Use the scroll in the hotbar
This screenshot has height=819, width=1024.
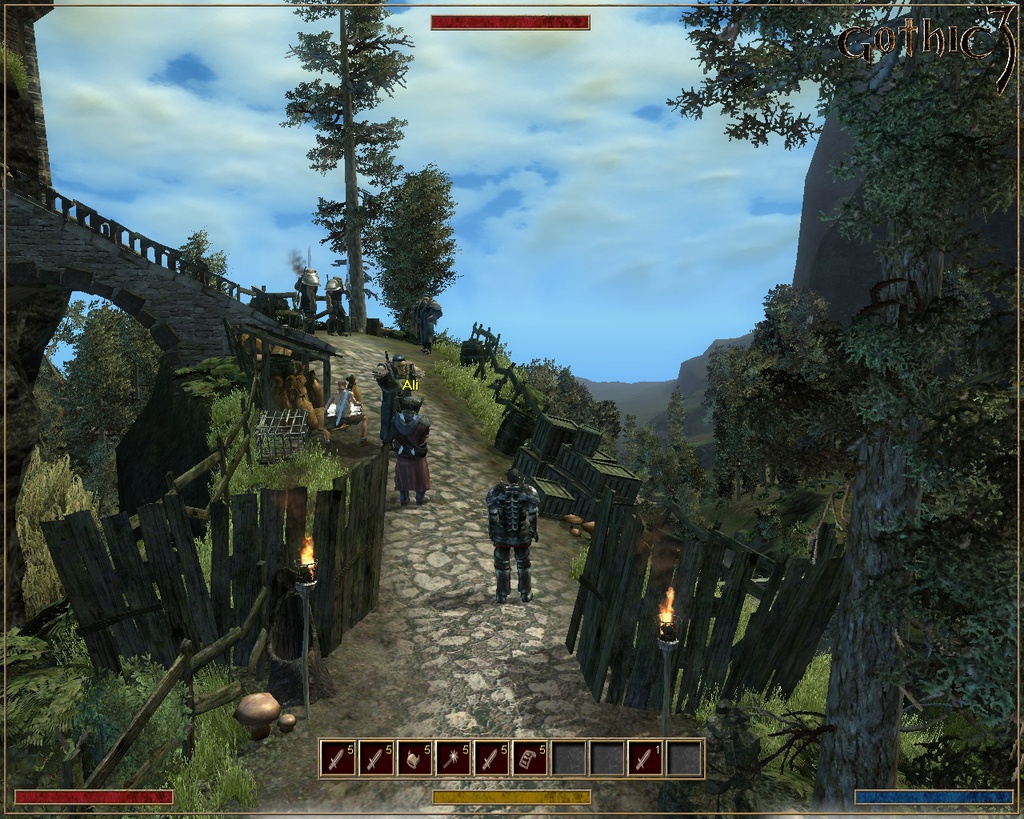530,759
